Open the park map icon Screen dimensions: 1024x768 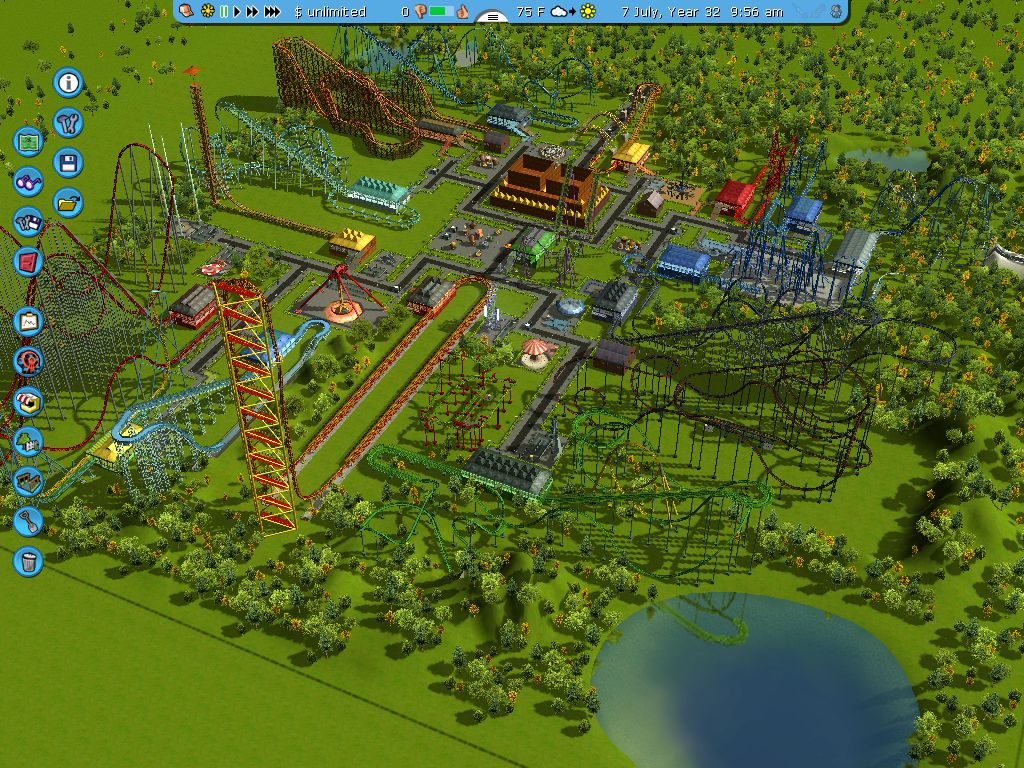[29, 141]
